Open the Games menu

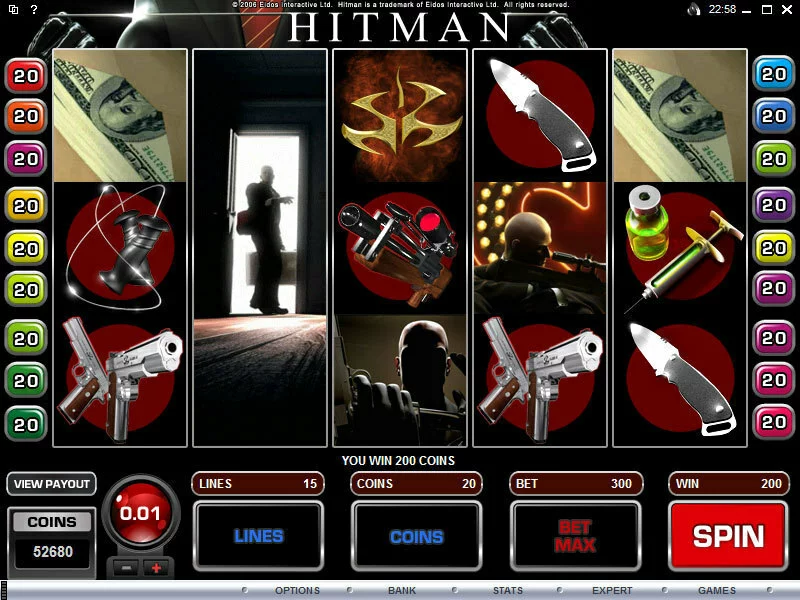pos(716,590)
